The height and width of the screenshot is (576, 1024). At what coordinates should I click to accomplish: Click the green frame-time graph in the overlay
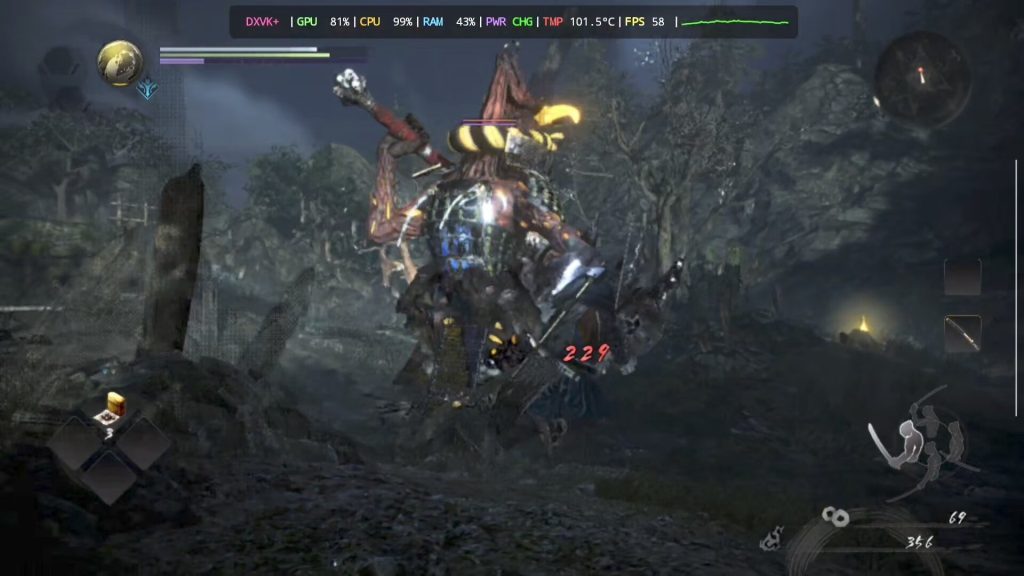tap(735, 22)
